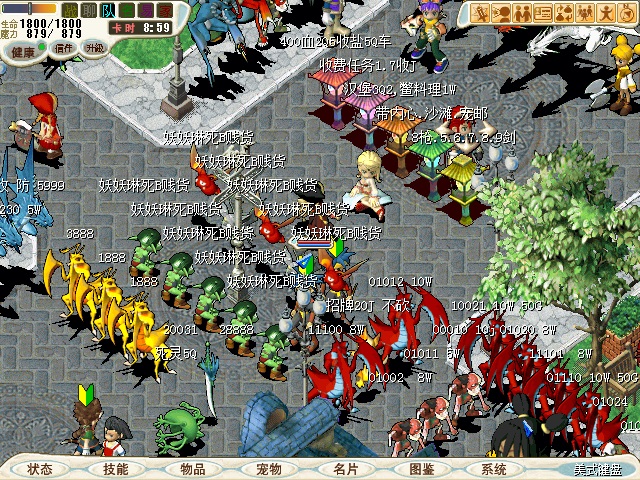Toggle the 聊 chat switch
Image resolution: width=640 pixels, height=480 pixels.
pos(88,11)
